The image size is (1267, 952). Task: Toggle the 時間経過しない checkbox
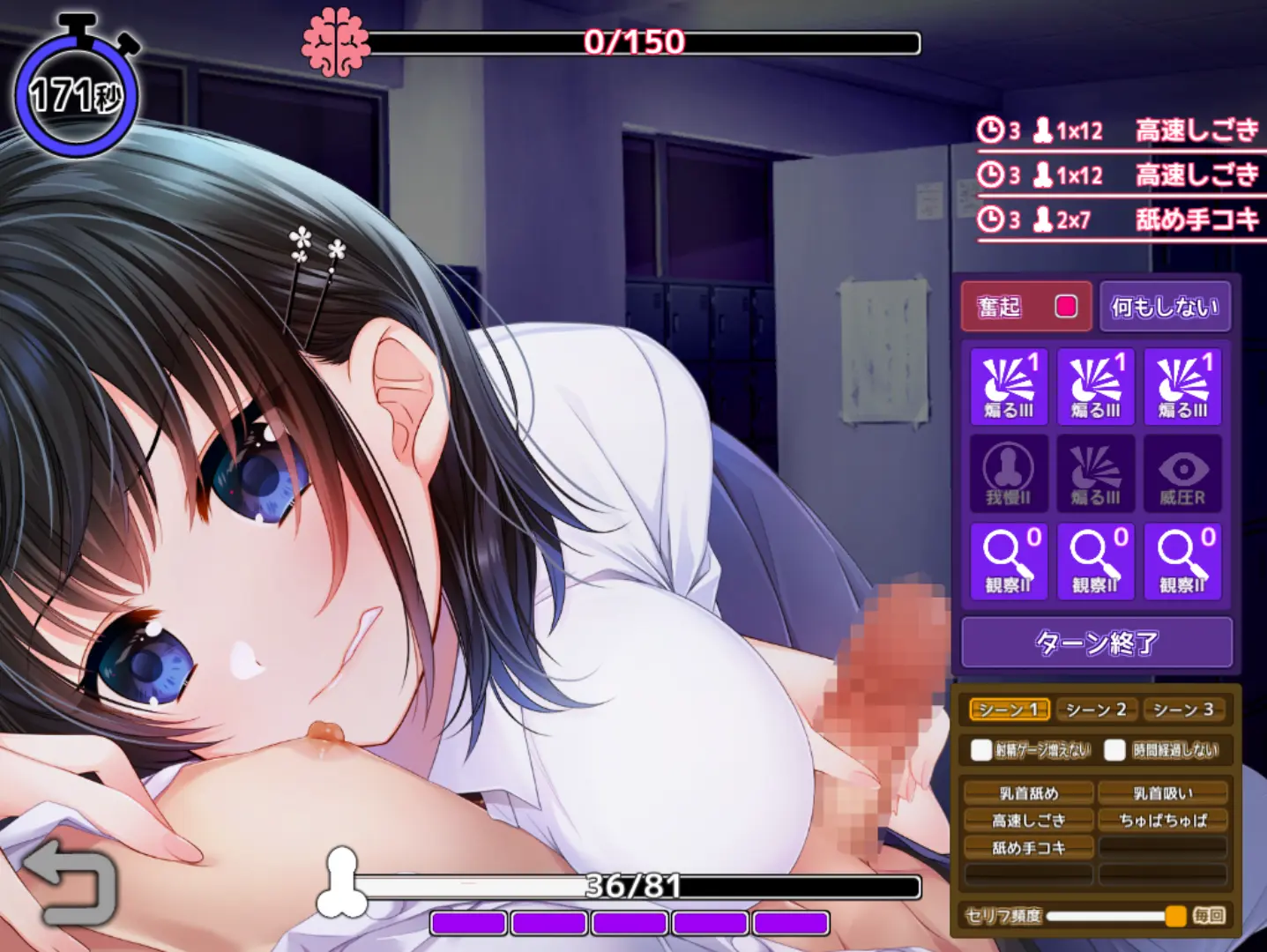pyautogui.click(x=1115, y=750)
